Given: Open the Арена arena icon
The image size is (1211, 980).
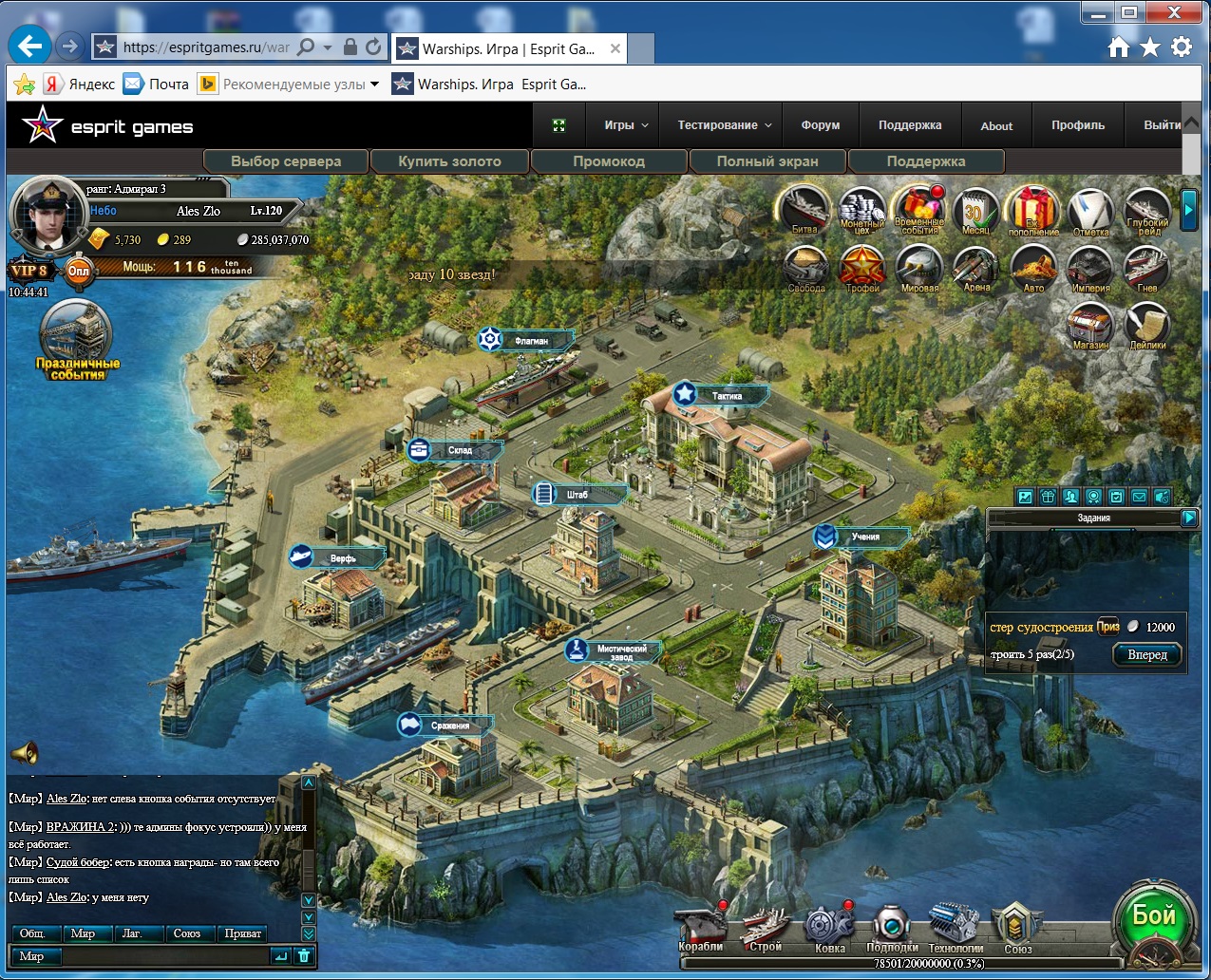Looking at the screenshot, I should [x=976, y=270].
